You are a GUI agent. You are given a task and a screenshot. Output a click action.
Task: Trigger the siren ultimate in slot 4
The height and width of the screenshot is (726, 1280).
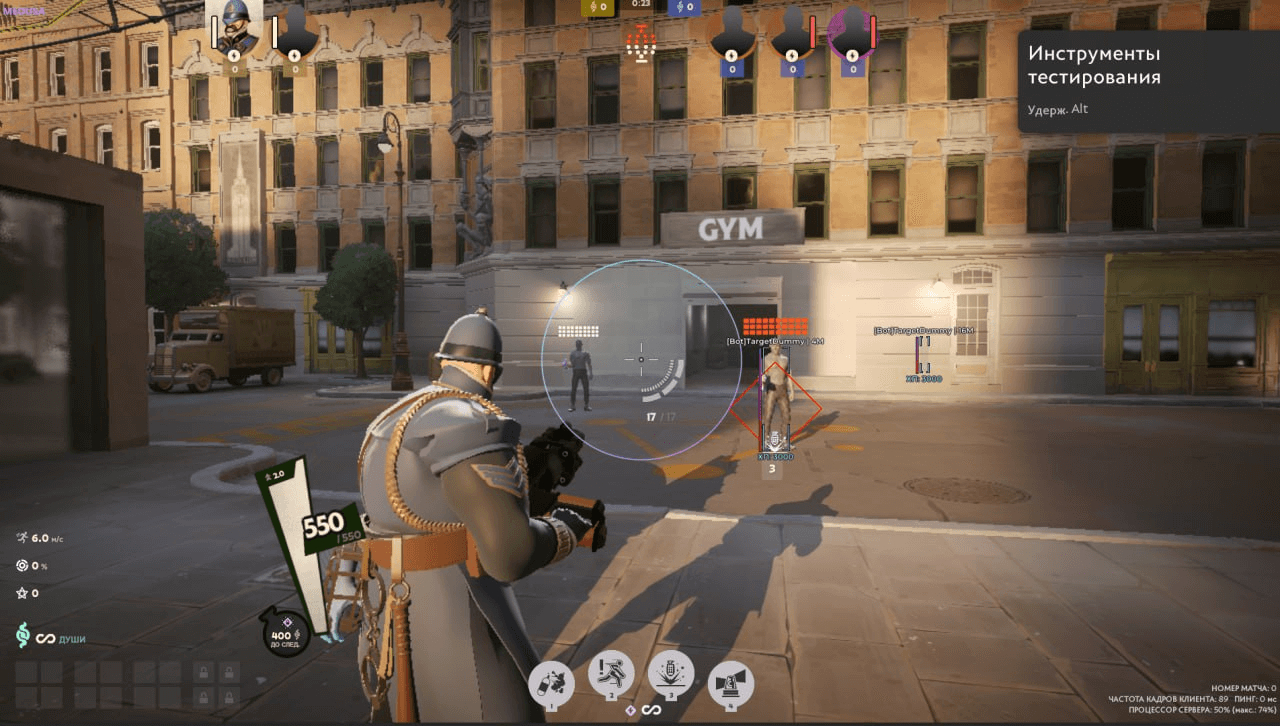point(731,681)
